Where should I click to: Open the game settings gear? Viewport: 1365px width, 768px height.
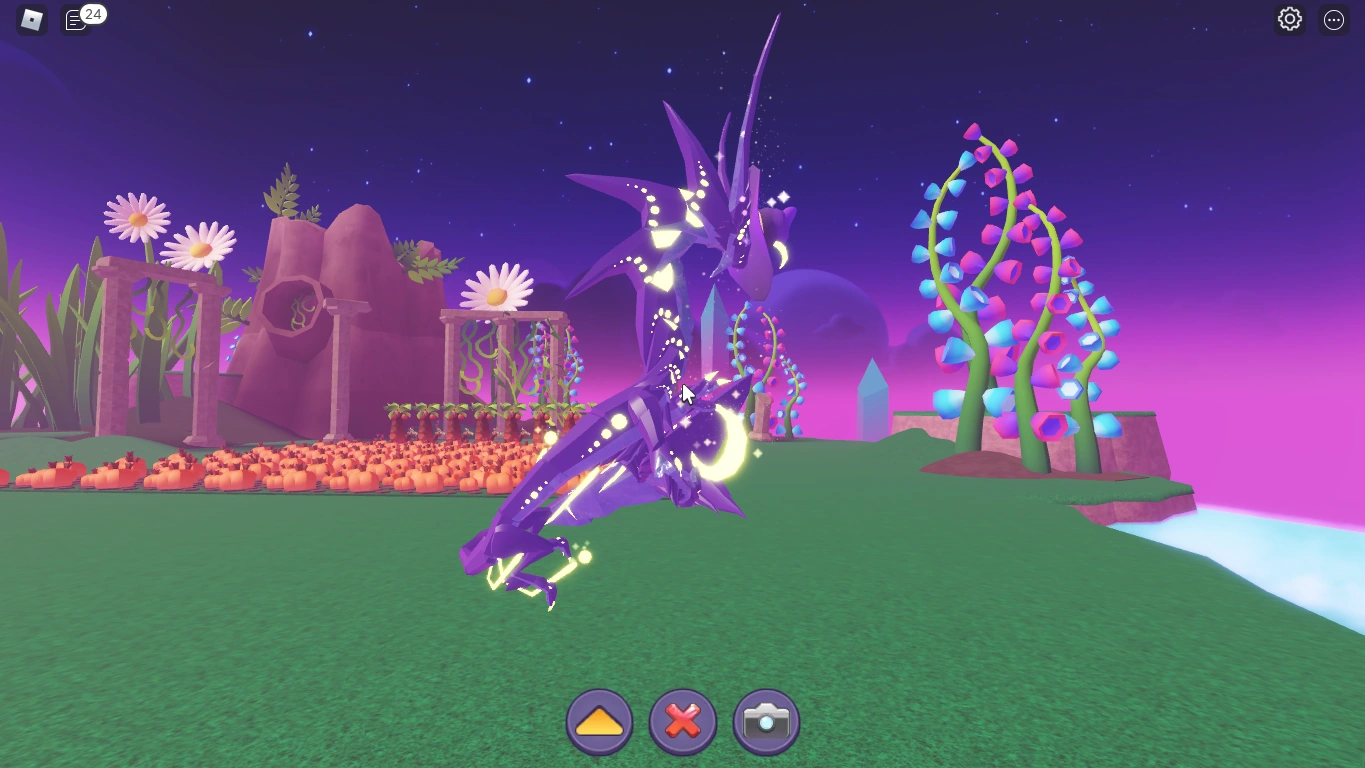(x=1289, y=19)
